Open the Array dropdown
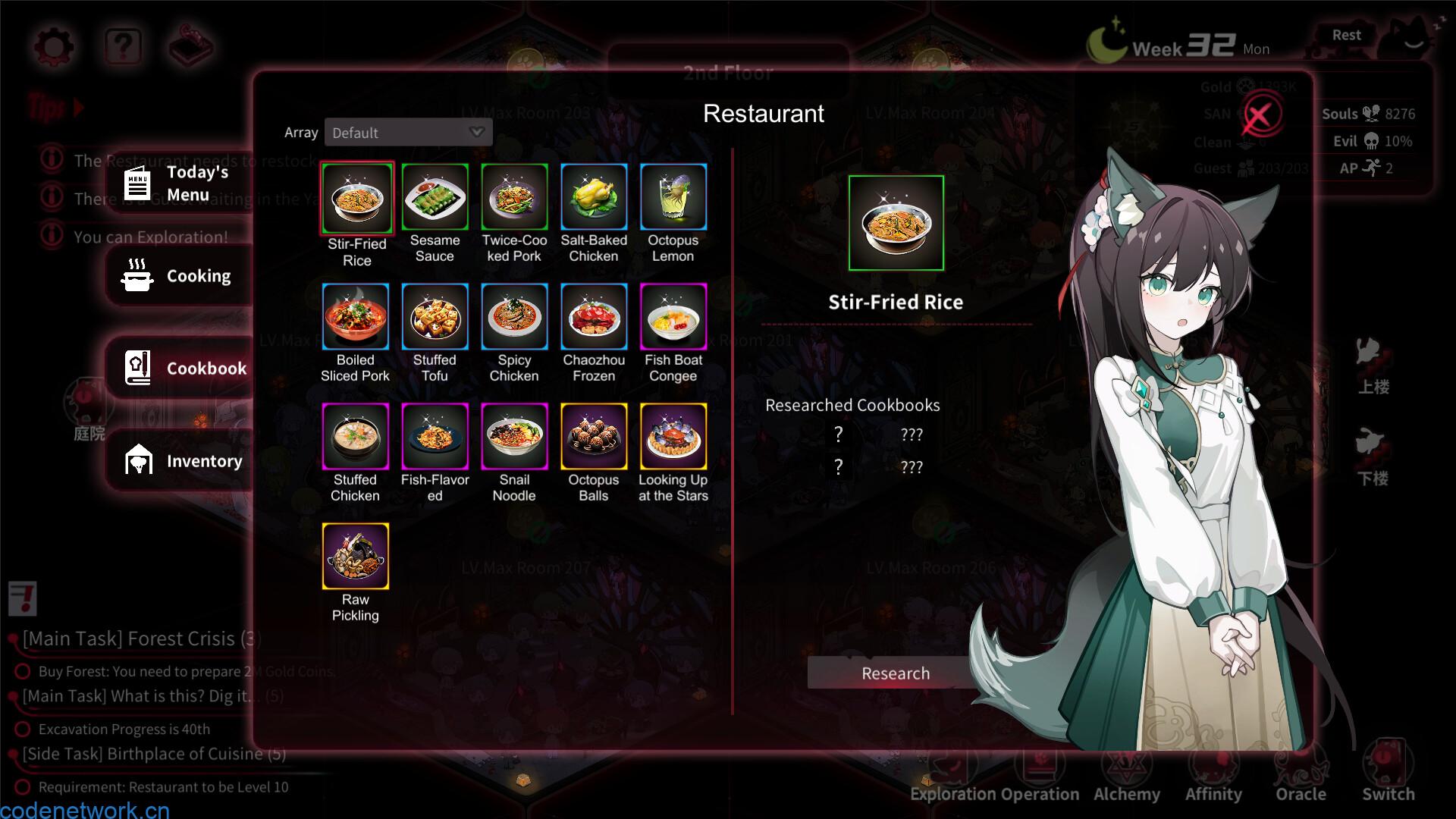Screen dimensions: 1456x819 point(408,133)
